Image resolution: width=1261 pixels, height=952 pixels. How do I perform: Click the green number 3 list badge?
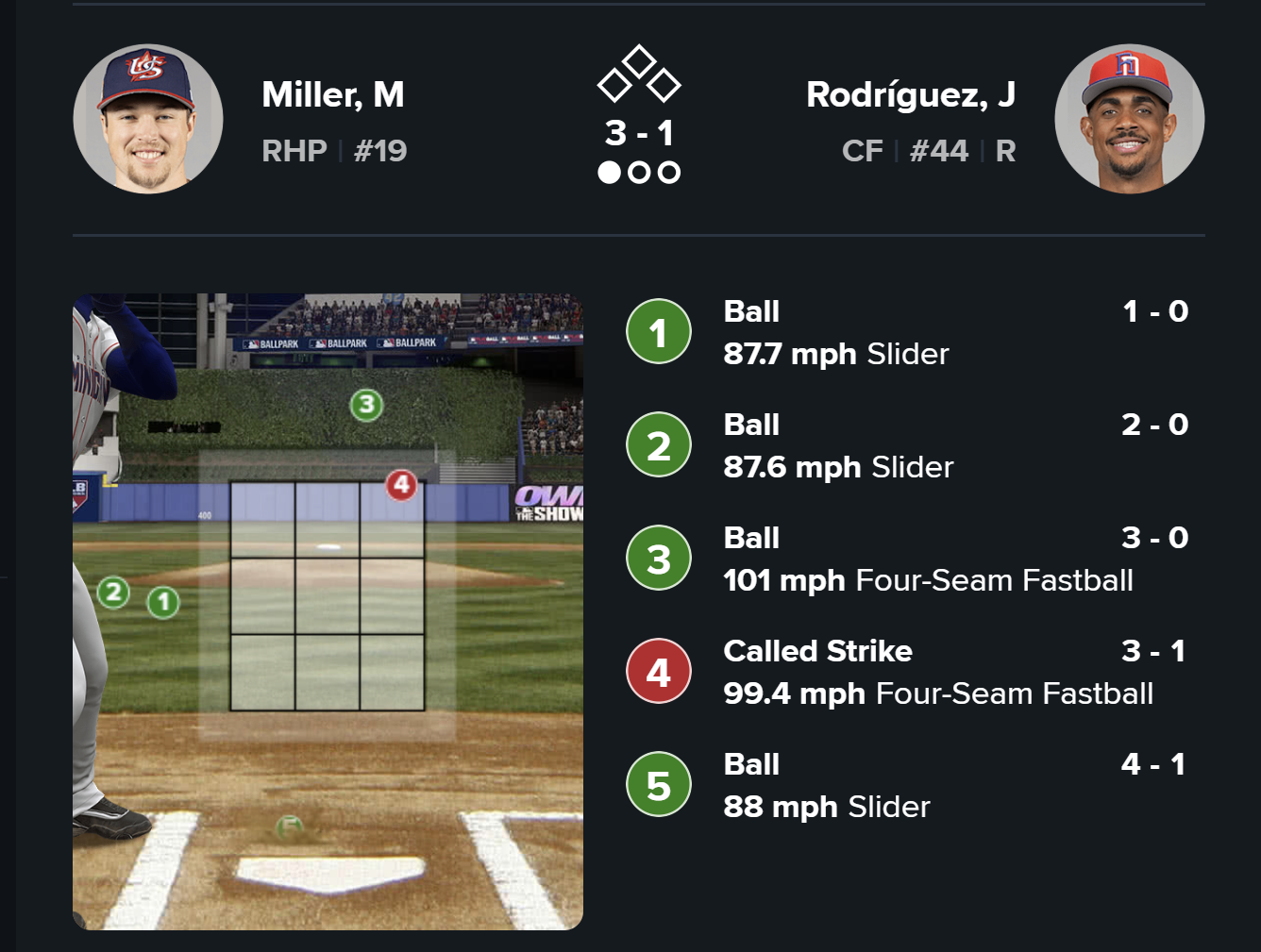[659, 559]
